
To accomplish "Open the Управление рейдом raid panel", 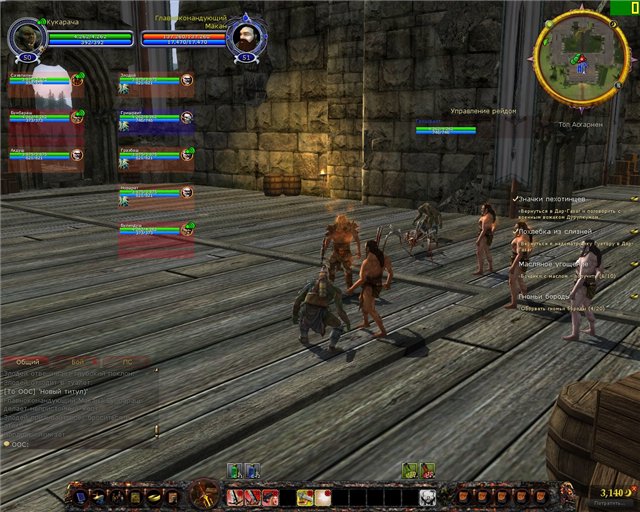I will point(483,111).
